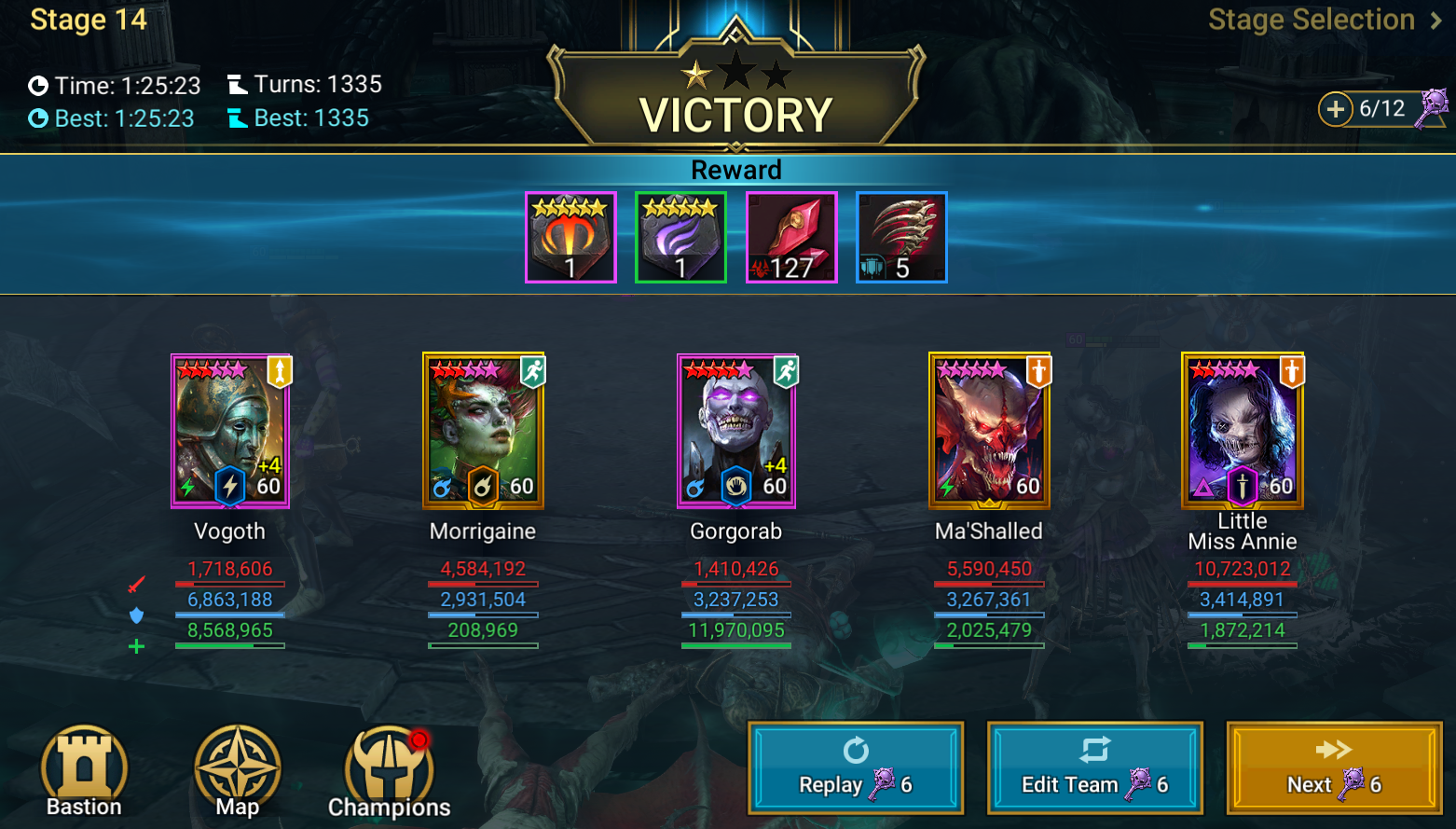Select Little Miss Annie's portrait
Viewport: 1456px width, 829px height.
pyautogui.click(x=1243, y=431)
